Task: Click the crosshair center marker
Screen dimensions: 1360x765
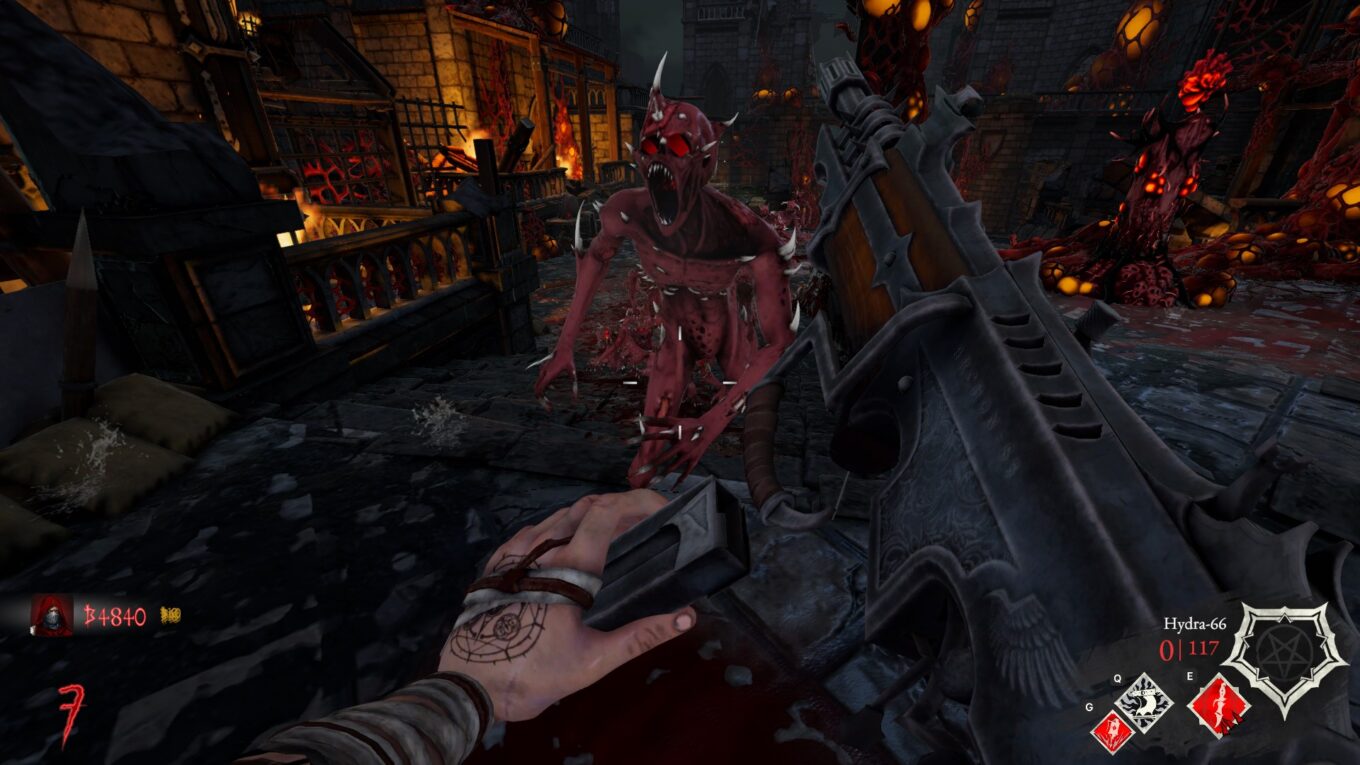Action: [681, 382]
